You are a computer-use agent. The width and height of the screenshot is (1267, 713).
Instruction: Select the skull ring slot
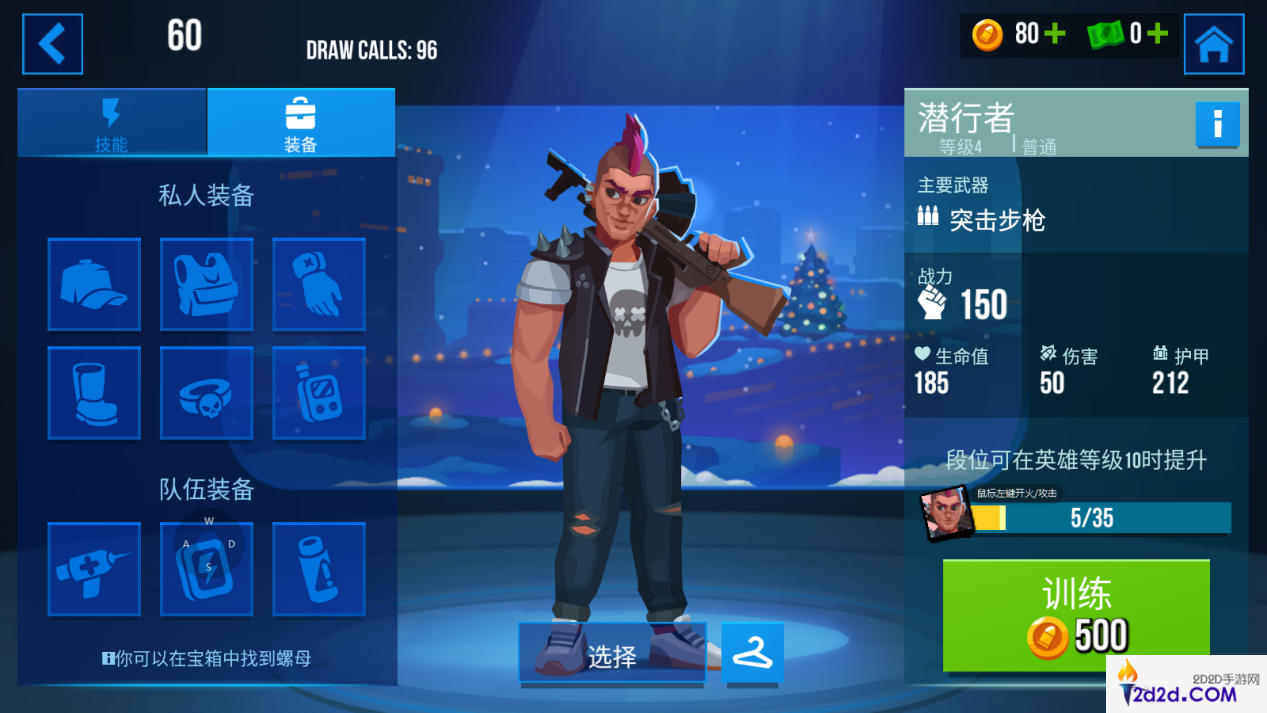pyautogui.click(x=206, y=393)
